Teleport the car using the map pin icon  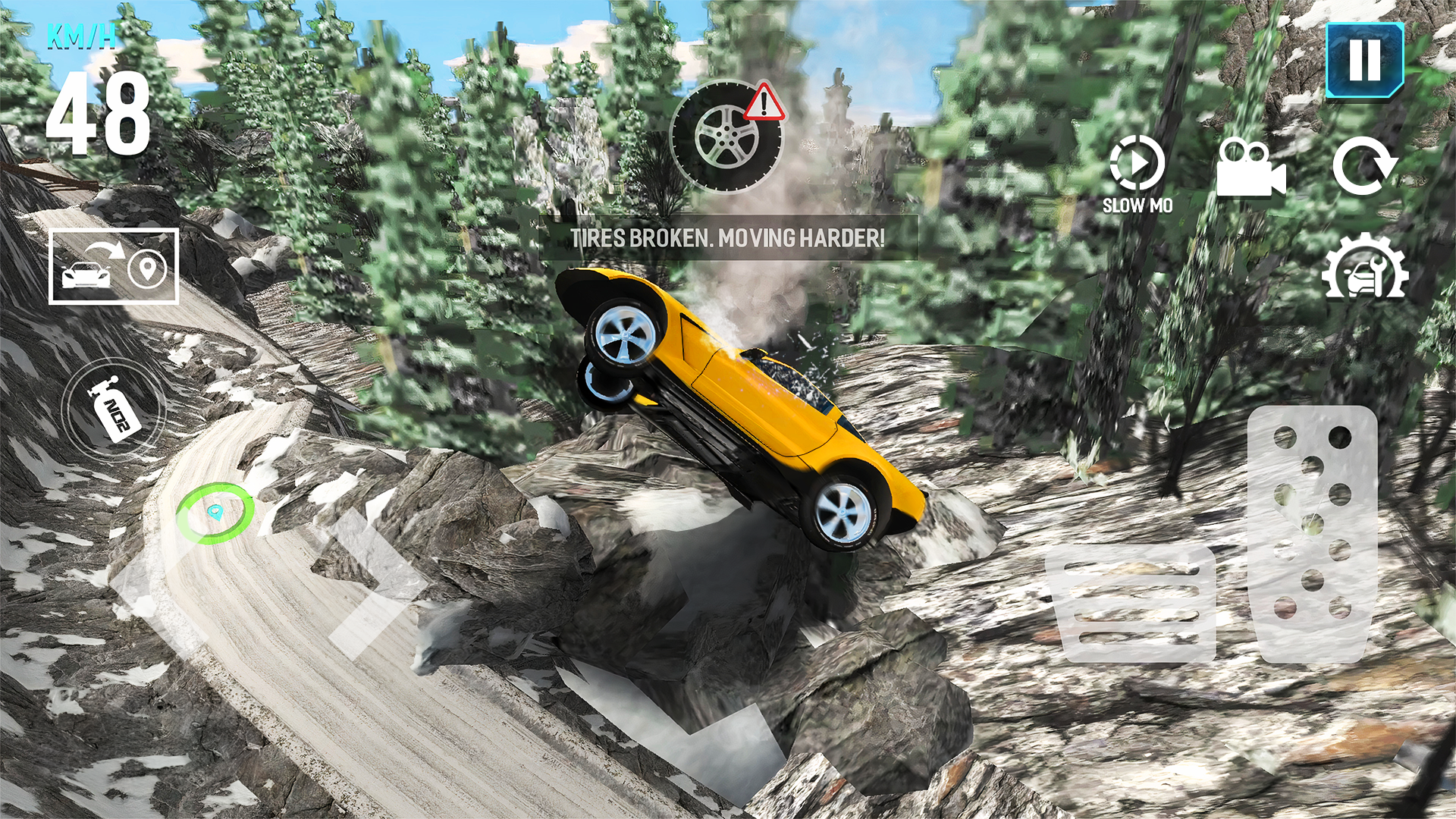tap(149, 271)
